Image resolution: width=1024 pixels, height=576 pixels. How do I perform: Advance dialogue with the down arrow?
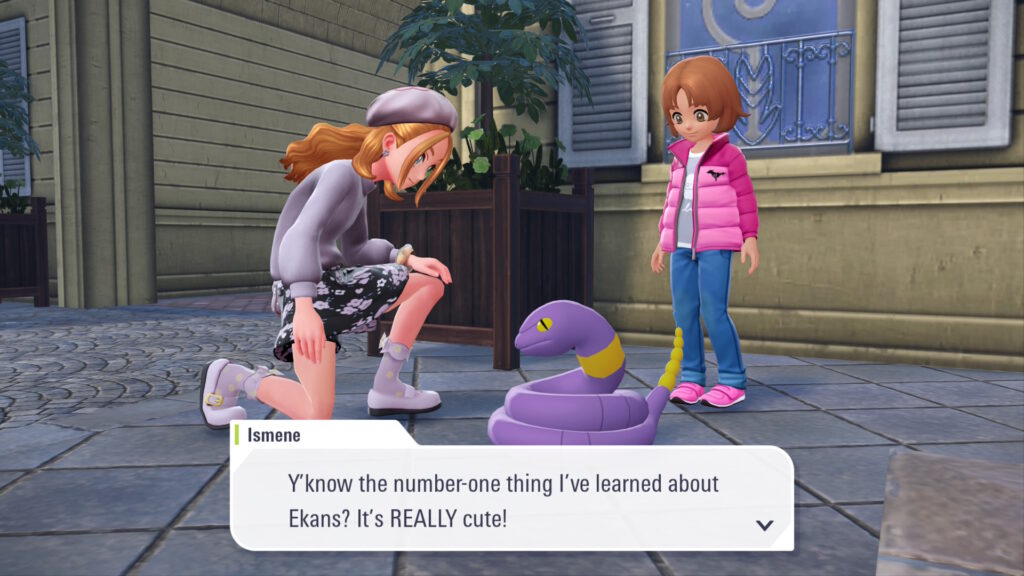click(765, 524)
